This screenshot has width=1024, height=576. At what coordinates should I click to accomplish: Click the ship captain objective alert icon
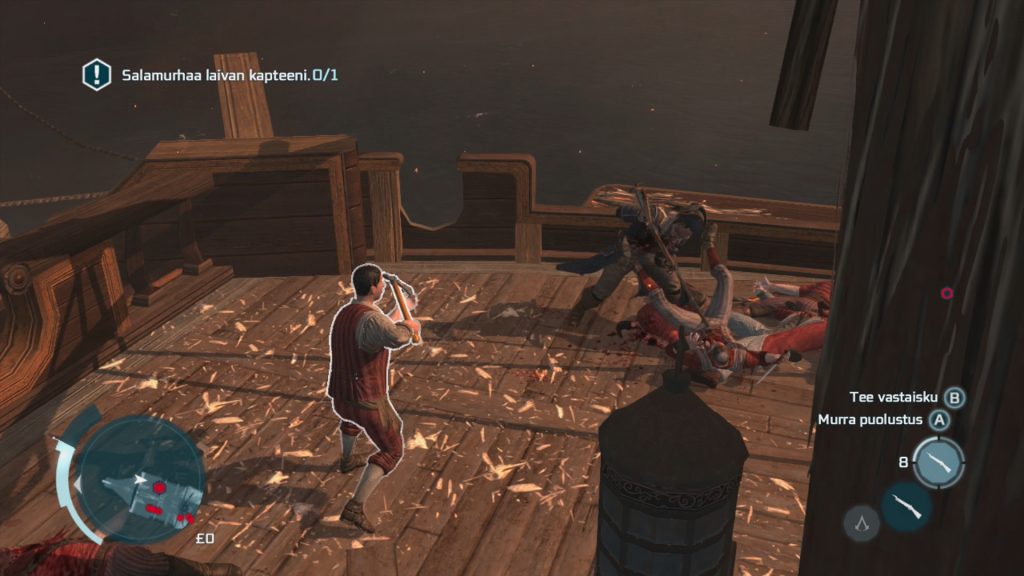96,74
